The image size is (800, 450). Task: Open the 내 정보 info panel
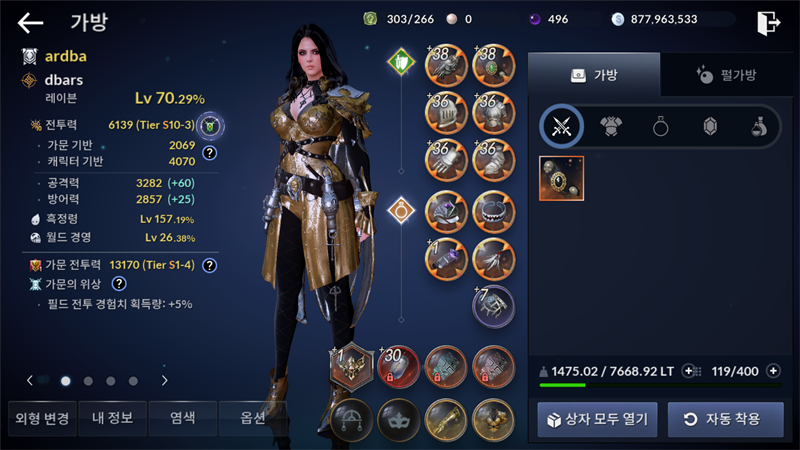point(110,418)
